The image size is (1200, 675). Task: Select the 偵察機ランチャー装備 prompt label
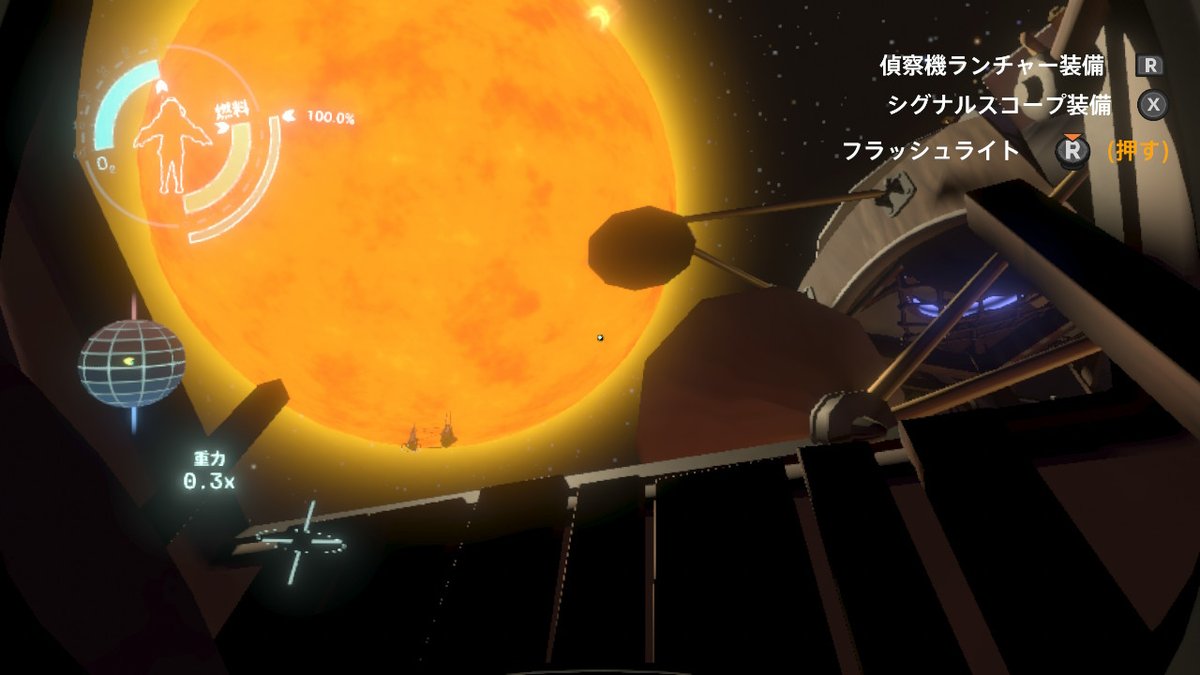point(991,66)
